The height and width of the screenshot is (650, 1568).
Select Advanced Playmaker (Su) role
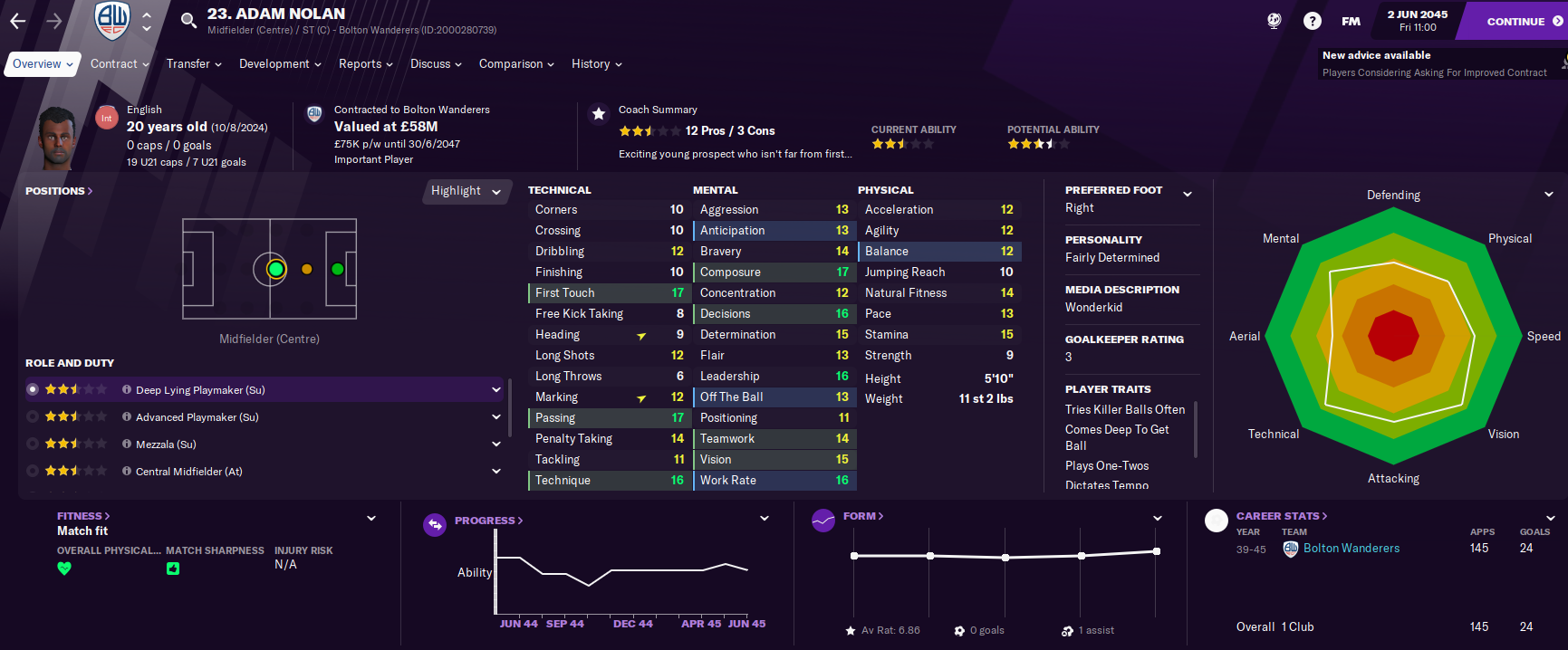pos(197,417)
